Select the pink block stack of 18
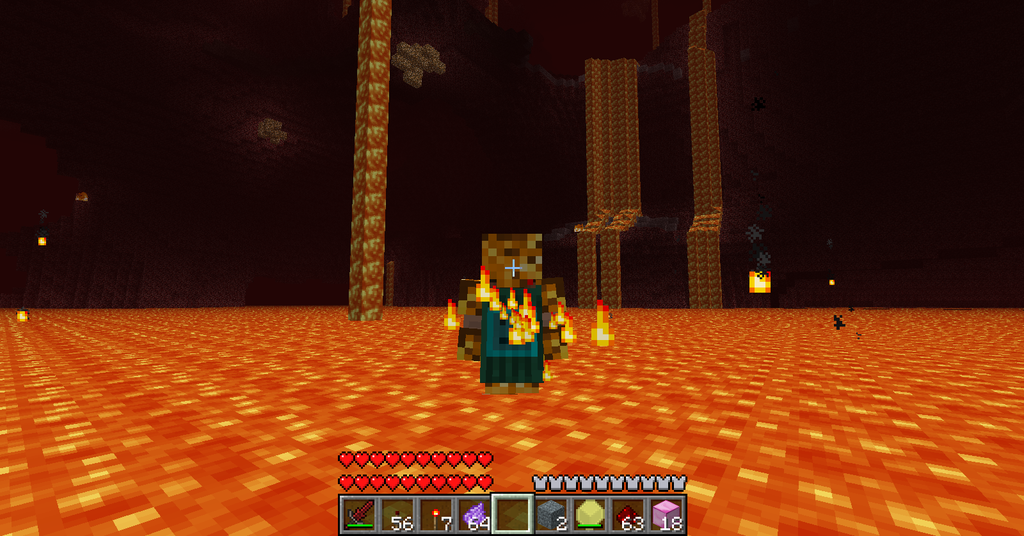1024x536 pixels. (665, 515)
